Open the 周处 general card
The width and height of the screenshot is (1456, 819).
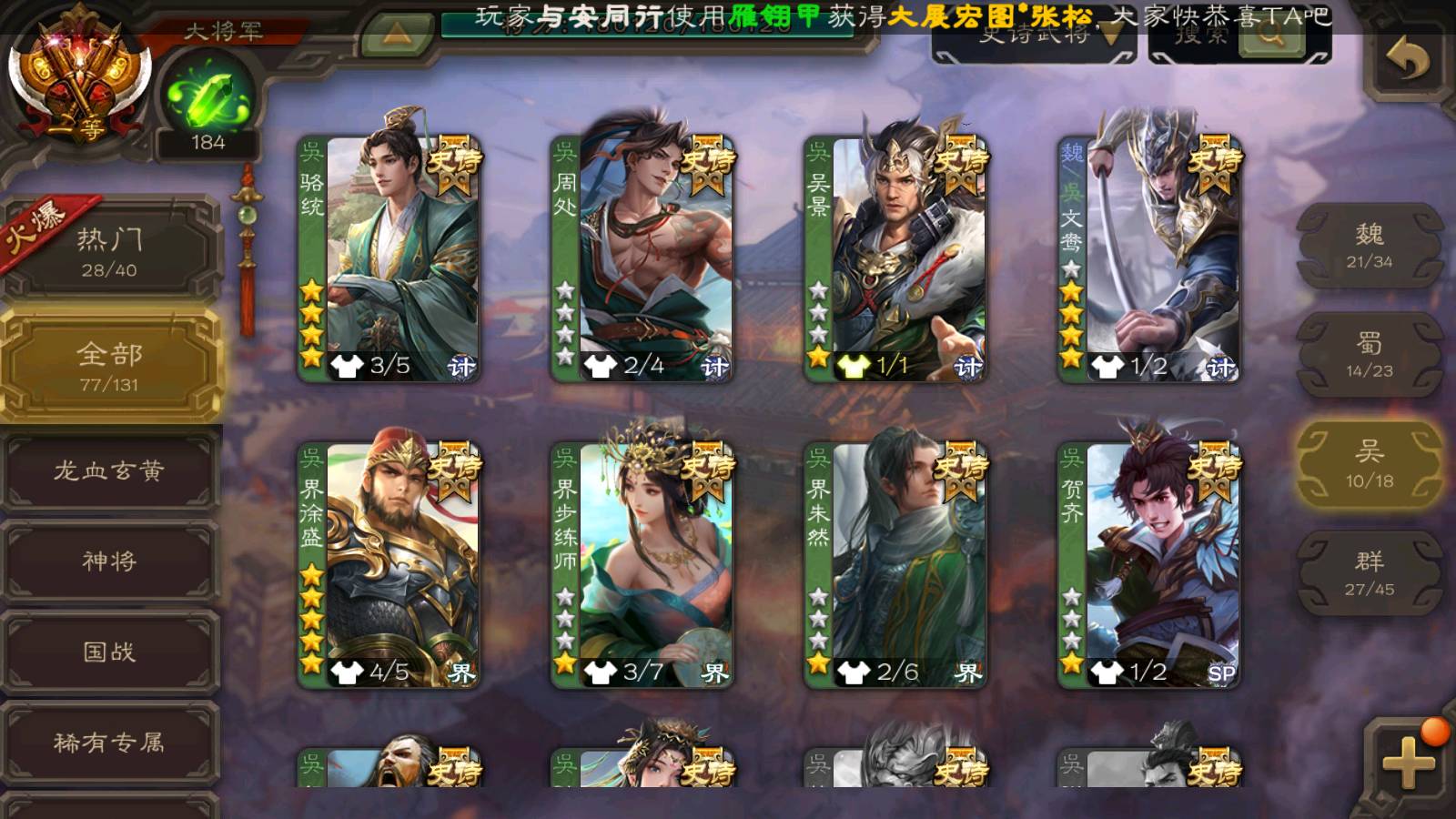[x=642, y=258]
